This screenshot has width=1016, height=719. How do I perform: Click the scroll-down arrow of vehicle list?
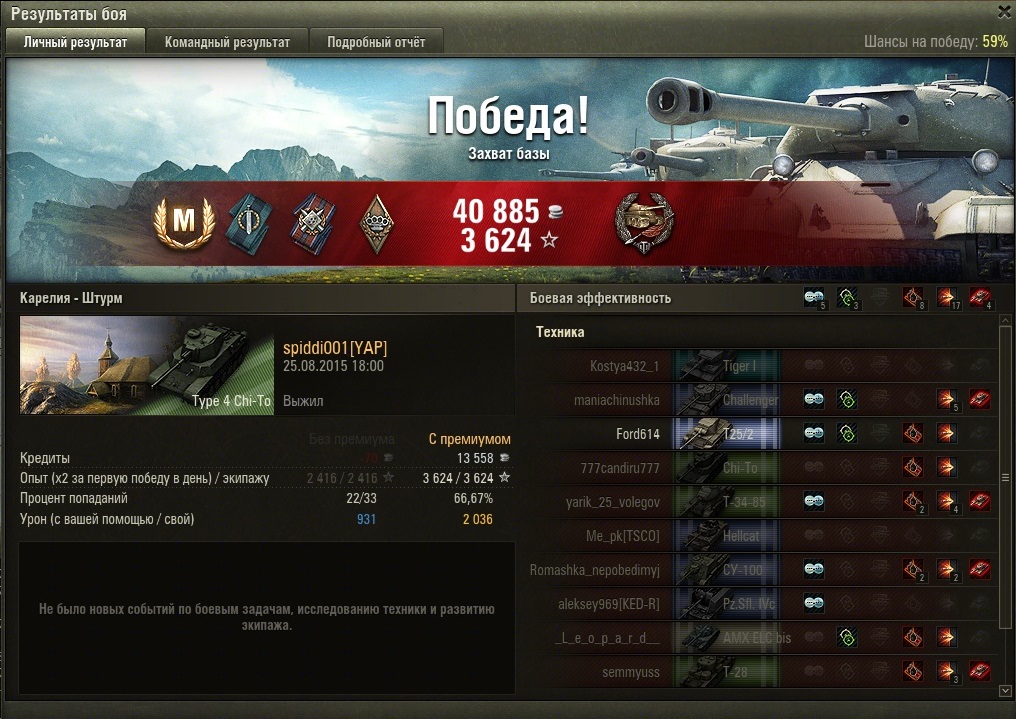click(x=1004, y=690)
